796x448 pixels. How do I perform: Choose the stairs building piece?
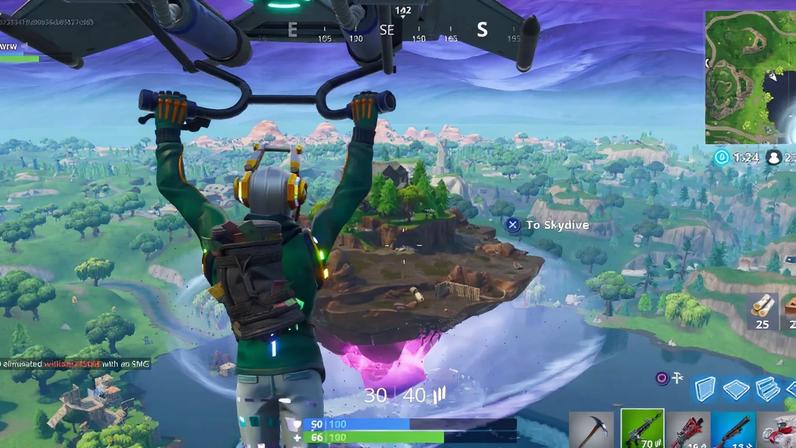point(768,389)
